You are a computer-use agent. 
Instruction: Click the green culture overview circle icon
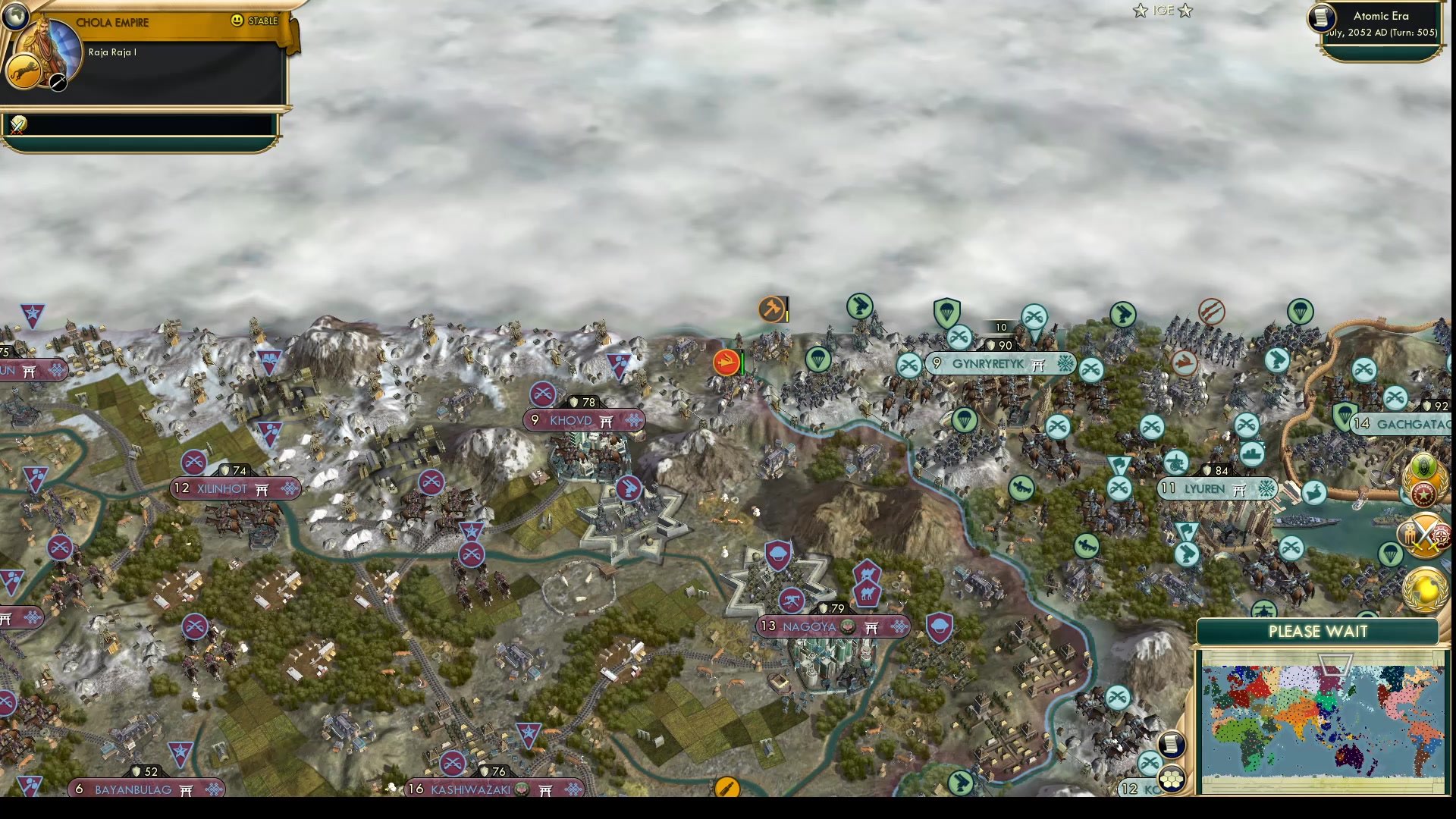click(1423, 465)
